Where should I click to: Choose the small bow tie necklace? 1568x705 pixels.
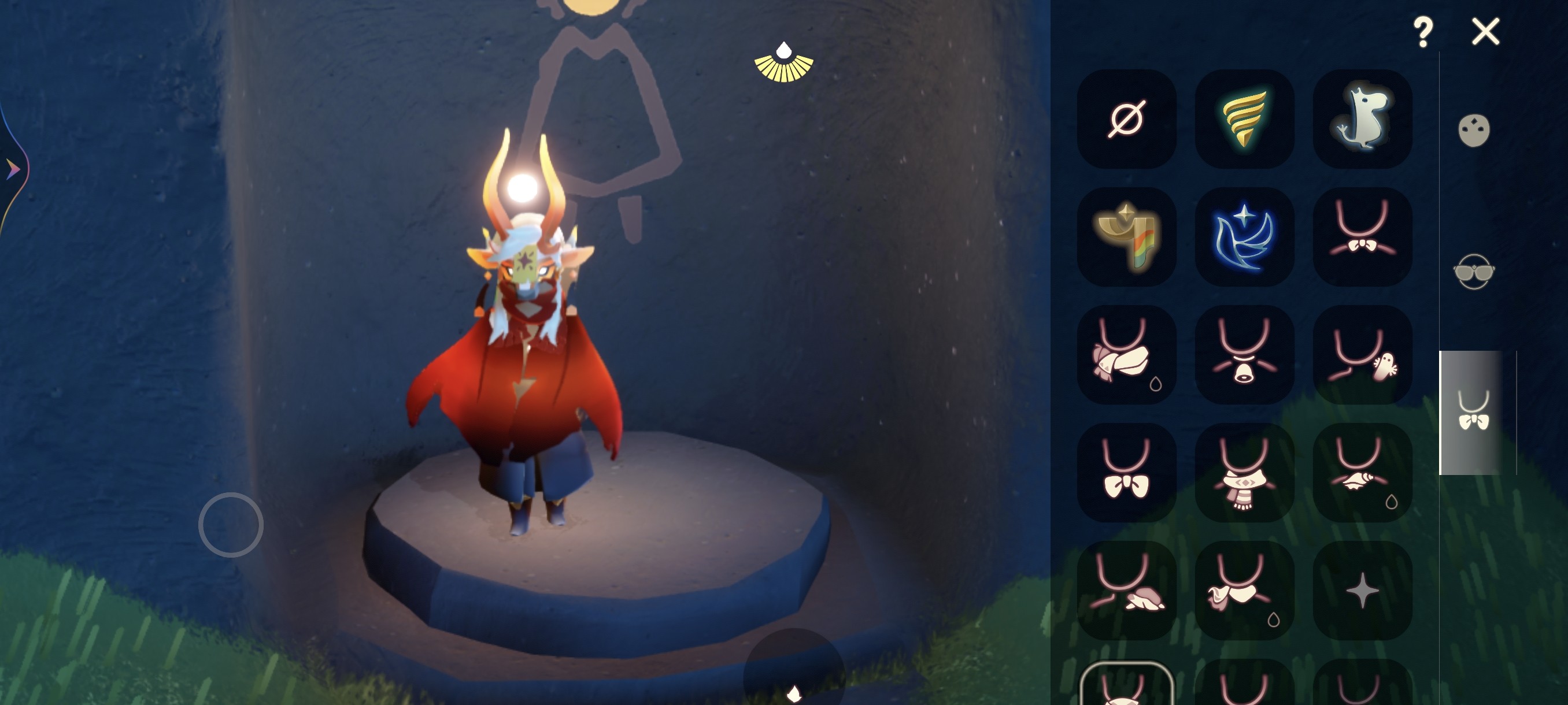[x=1362, y=236]
